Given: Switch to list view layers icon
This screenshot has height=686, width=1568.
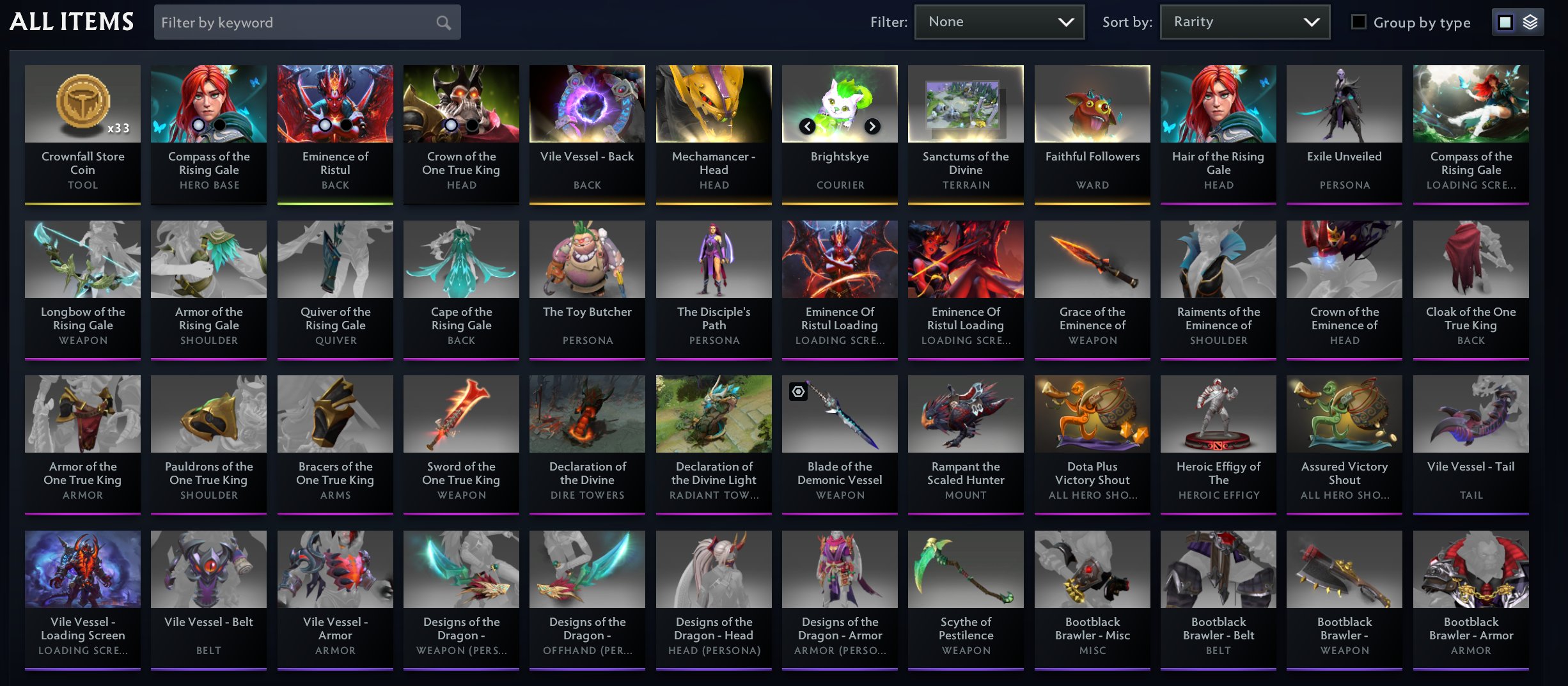Looking at the screenshot, I should (x=1531, y=21).
